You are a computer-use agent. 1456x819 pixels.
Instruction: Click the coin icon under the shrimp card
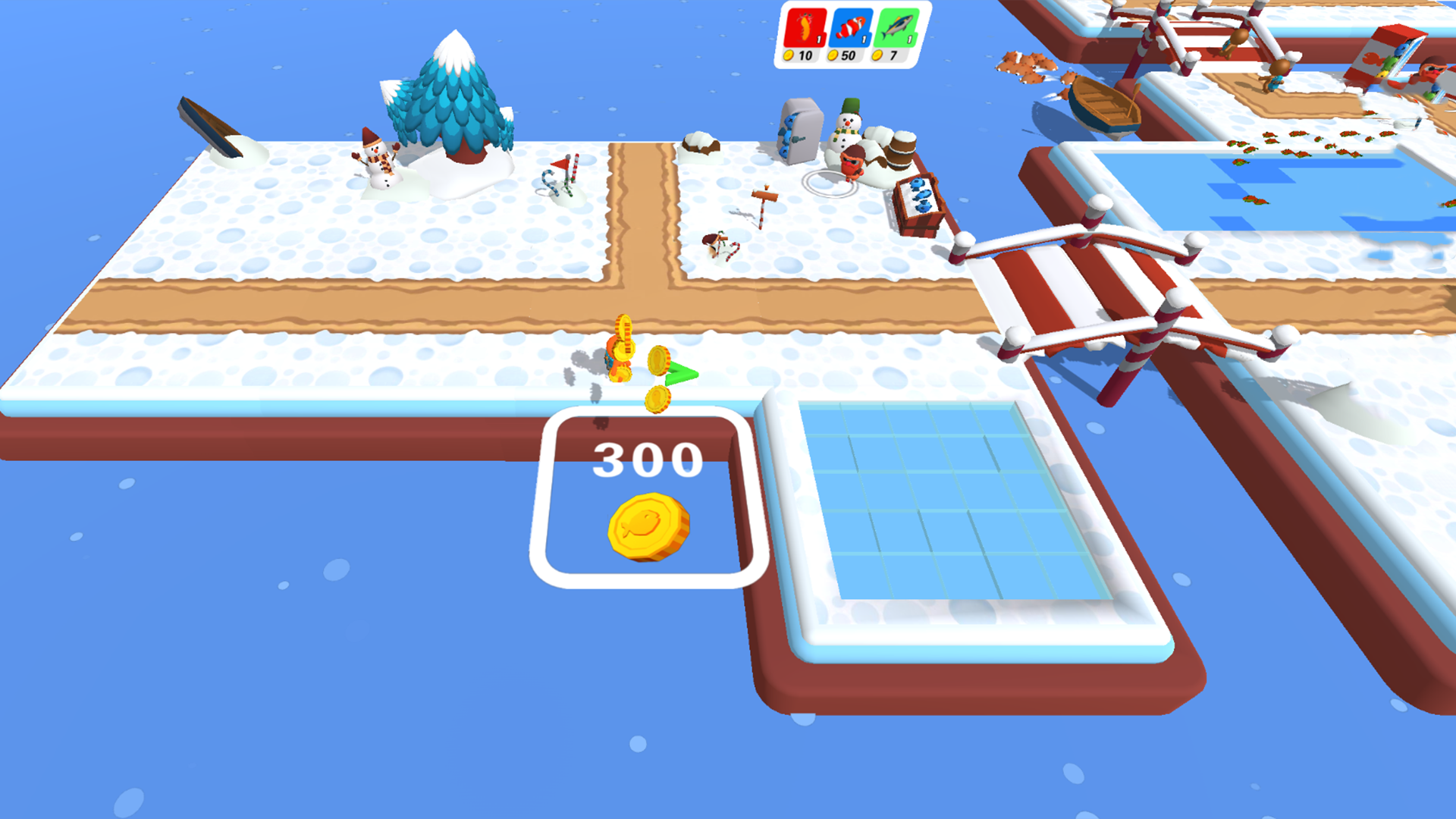tap(789, 55)
